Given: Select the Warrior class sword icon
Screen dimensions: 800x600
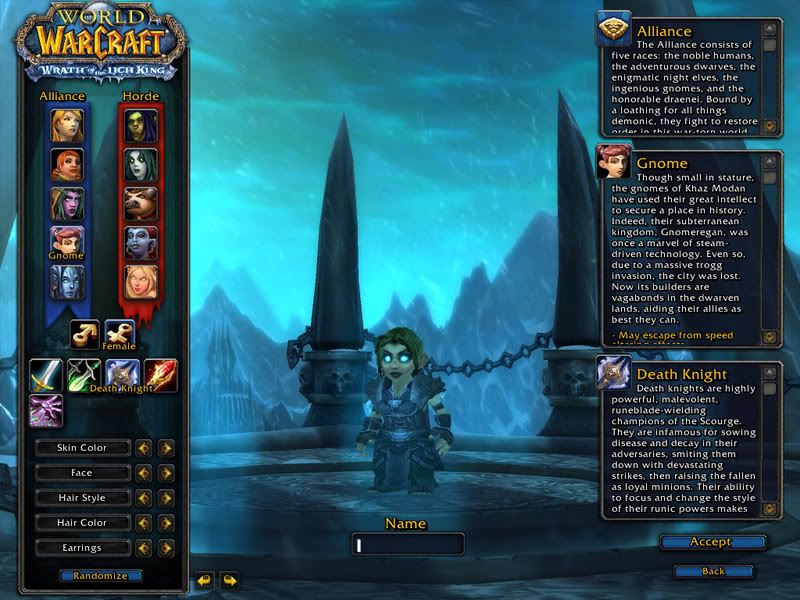Looking at the screenshot, I should (x=46, y=375).
